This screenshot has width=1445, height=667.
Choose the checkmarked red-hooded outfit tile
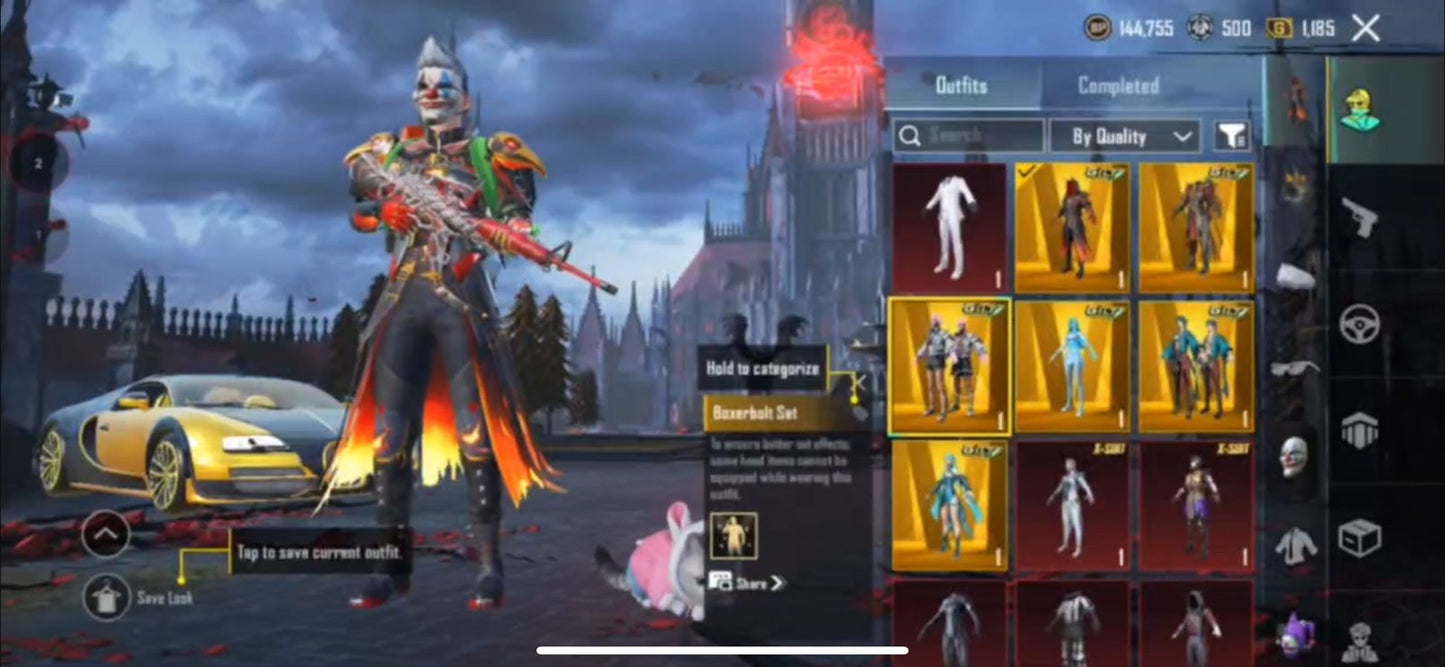[x=1072, y=228]
